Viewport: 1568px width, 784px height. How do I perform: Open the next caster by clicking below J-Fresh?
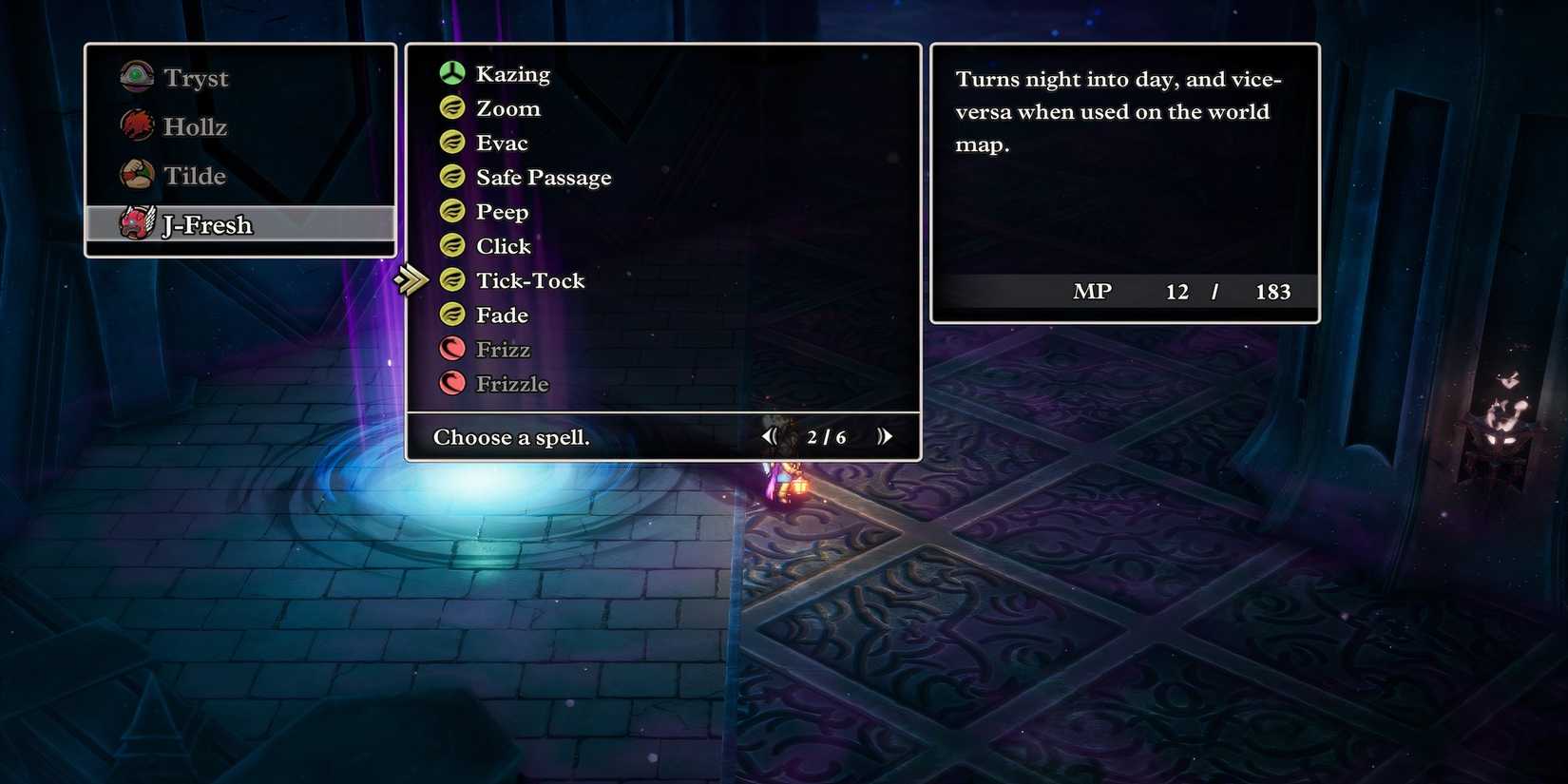239,247
